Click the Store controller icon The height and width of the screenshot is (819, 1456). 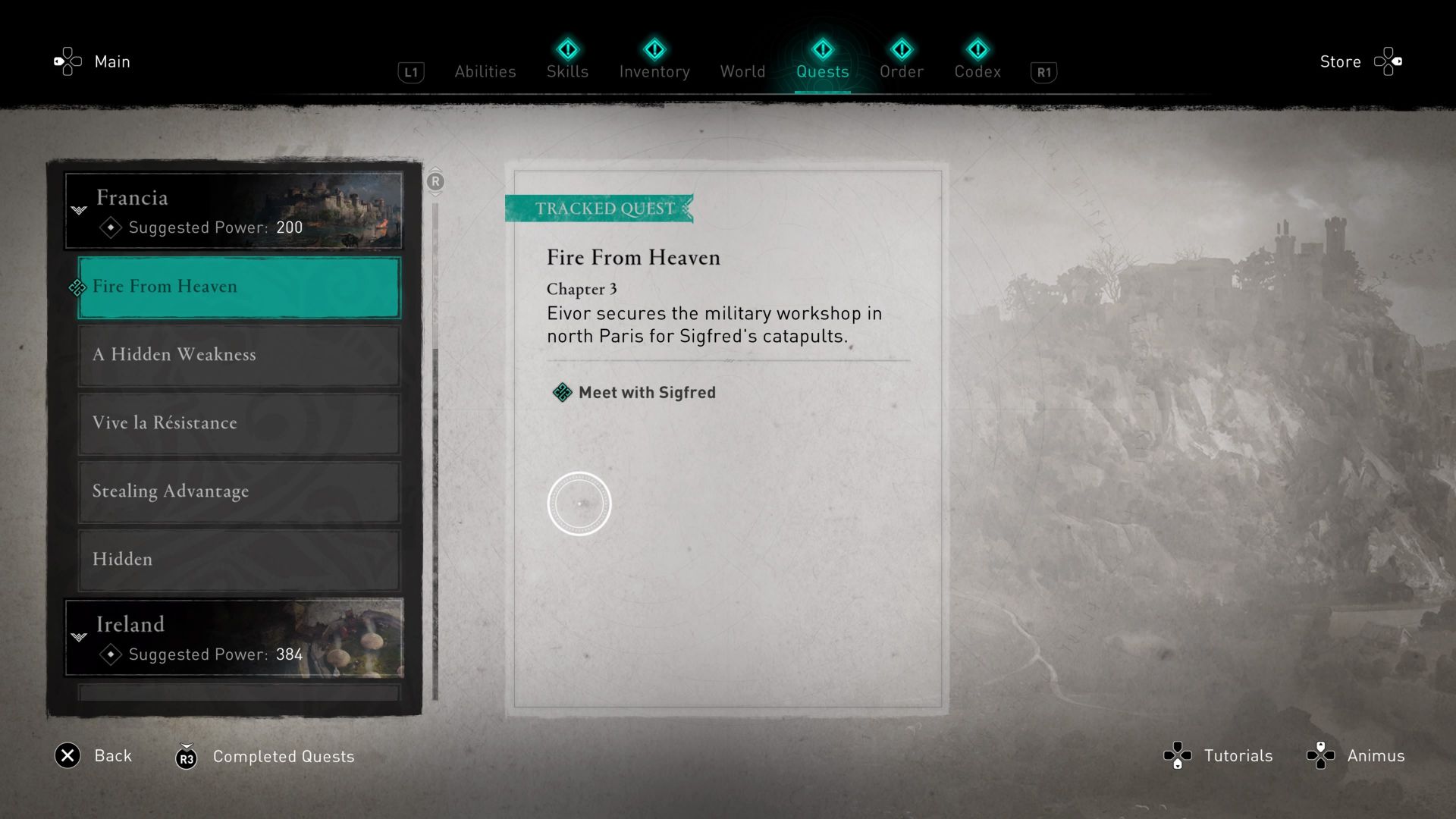[1389, 61]
